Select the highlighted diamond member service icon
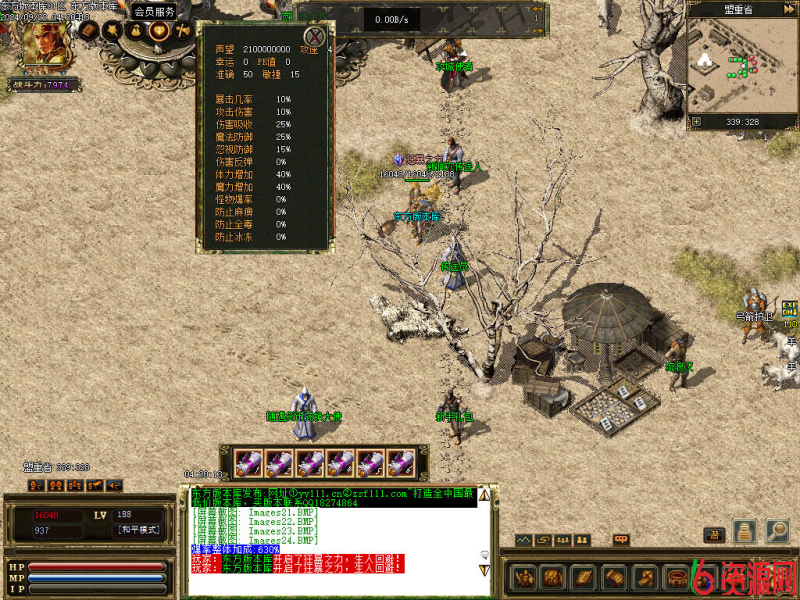 [x=159, y=30]
